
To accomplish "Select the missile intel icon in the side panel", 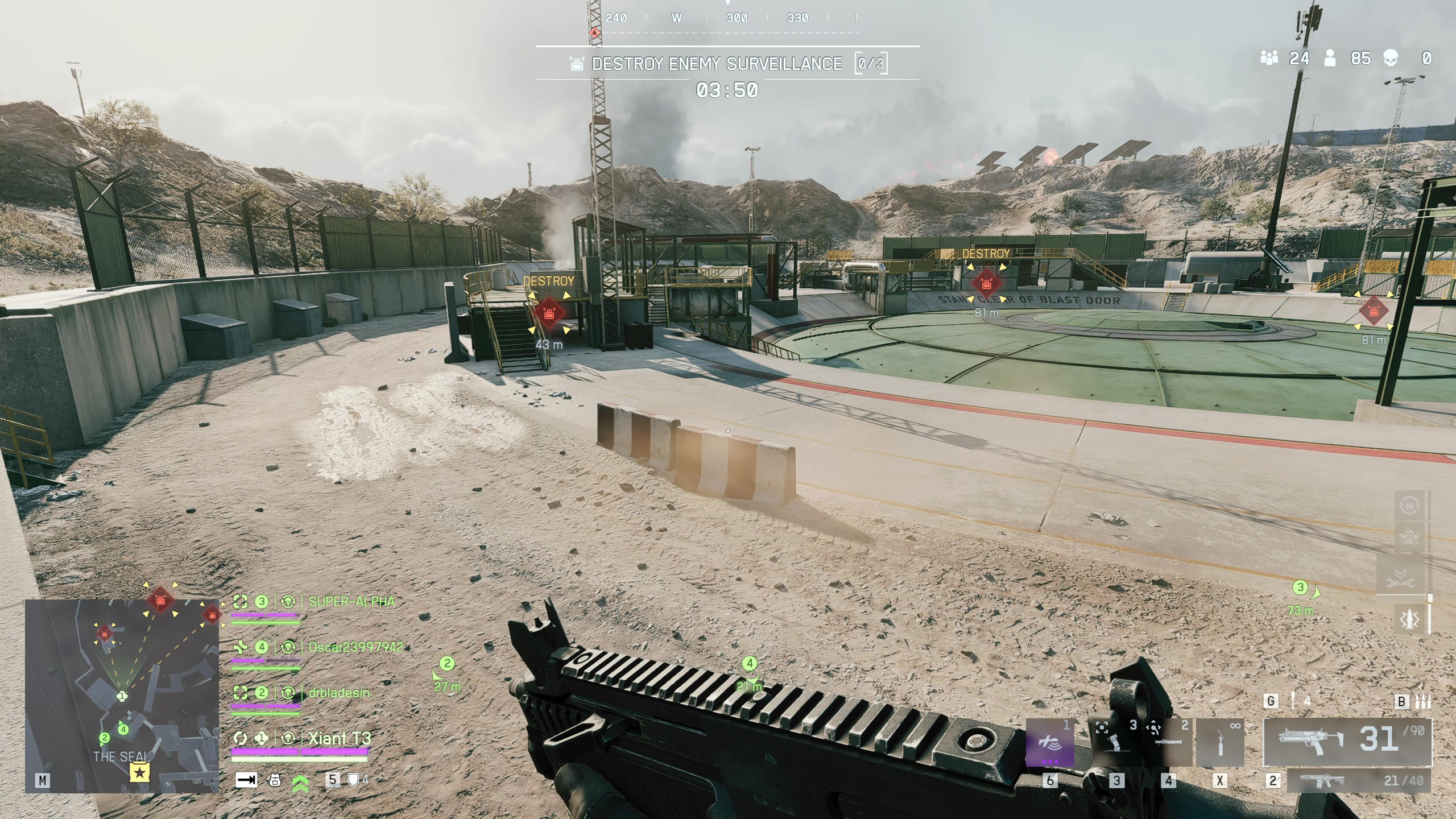I will (x=1409, y=619).
